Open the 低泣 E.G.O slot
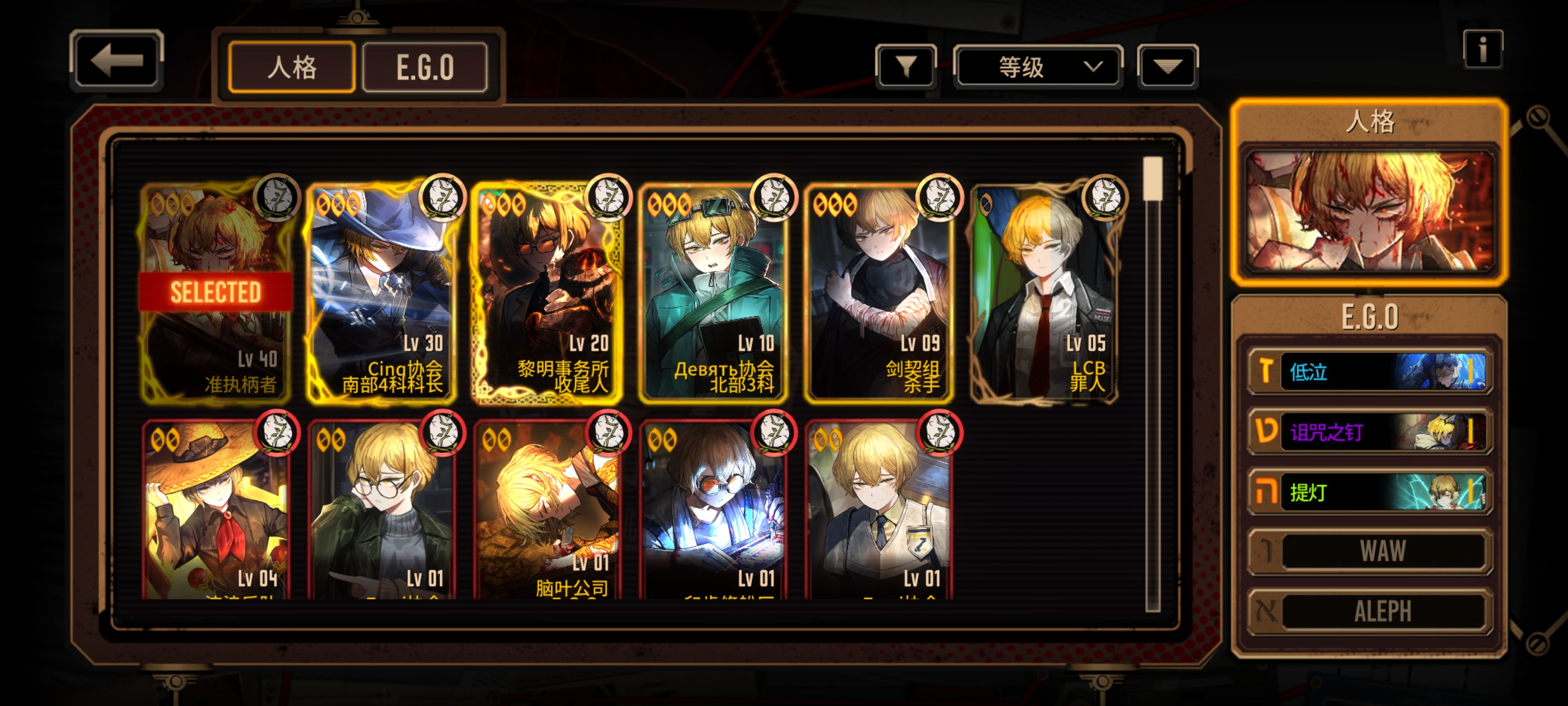Screen dimensions: 1568x706 coord(1369,371)
